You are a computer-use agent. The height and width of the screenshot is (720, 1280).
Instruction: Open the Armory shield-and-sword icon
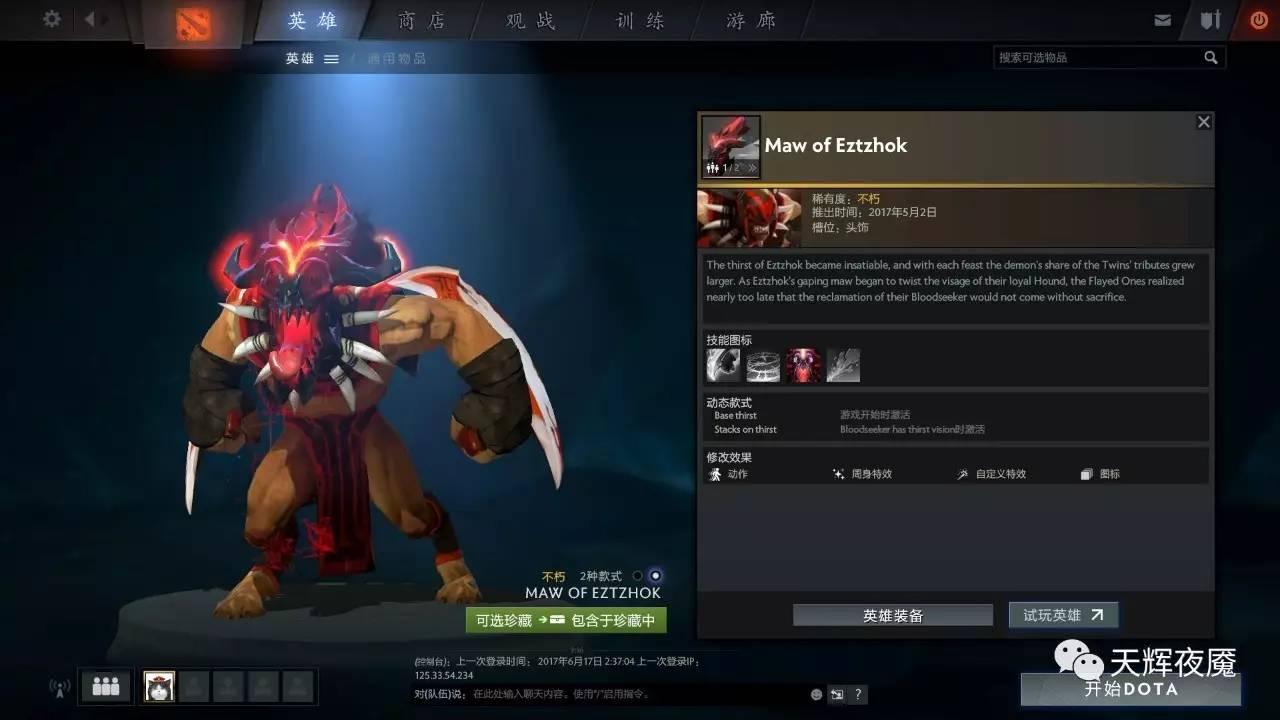click(1210, 18)
